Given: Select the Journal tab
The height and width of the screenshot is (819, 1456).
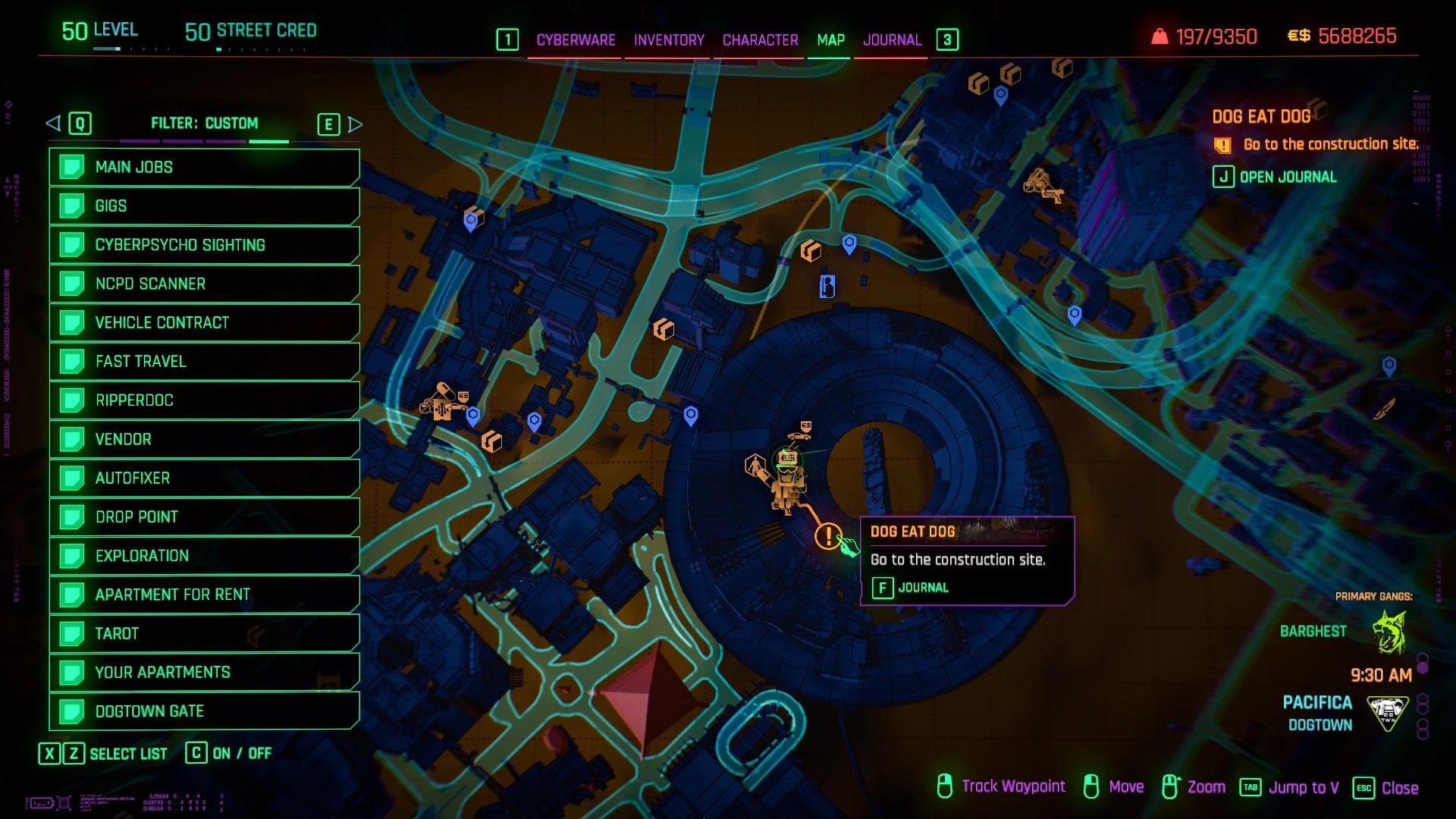Looking at the screenshot, I should (892, 40).
